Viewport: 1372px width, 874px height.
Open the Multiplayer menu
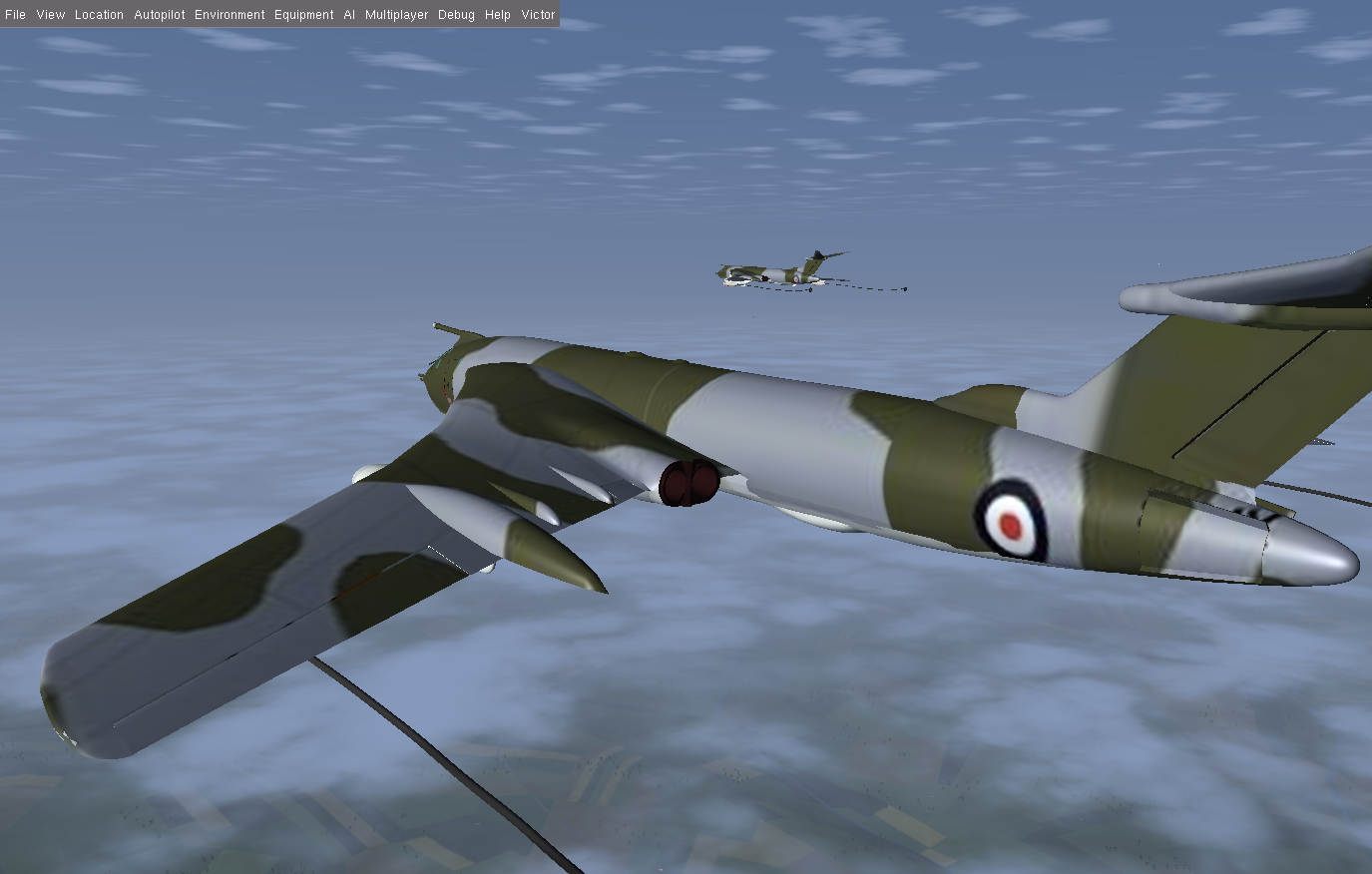[x=396, y=15]
